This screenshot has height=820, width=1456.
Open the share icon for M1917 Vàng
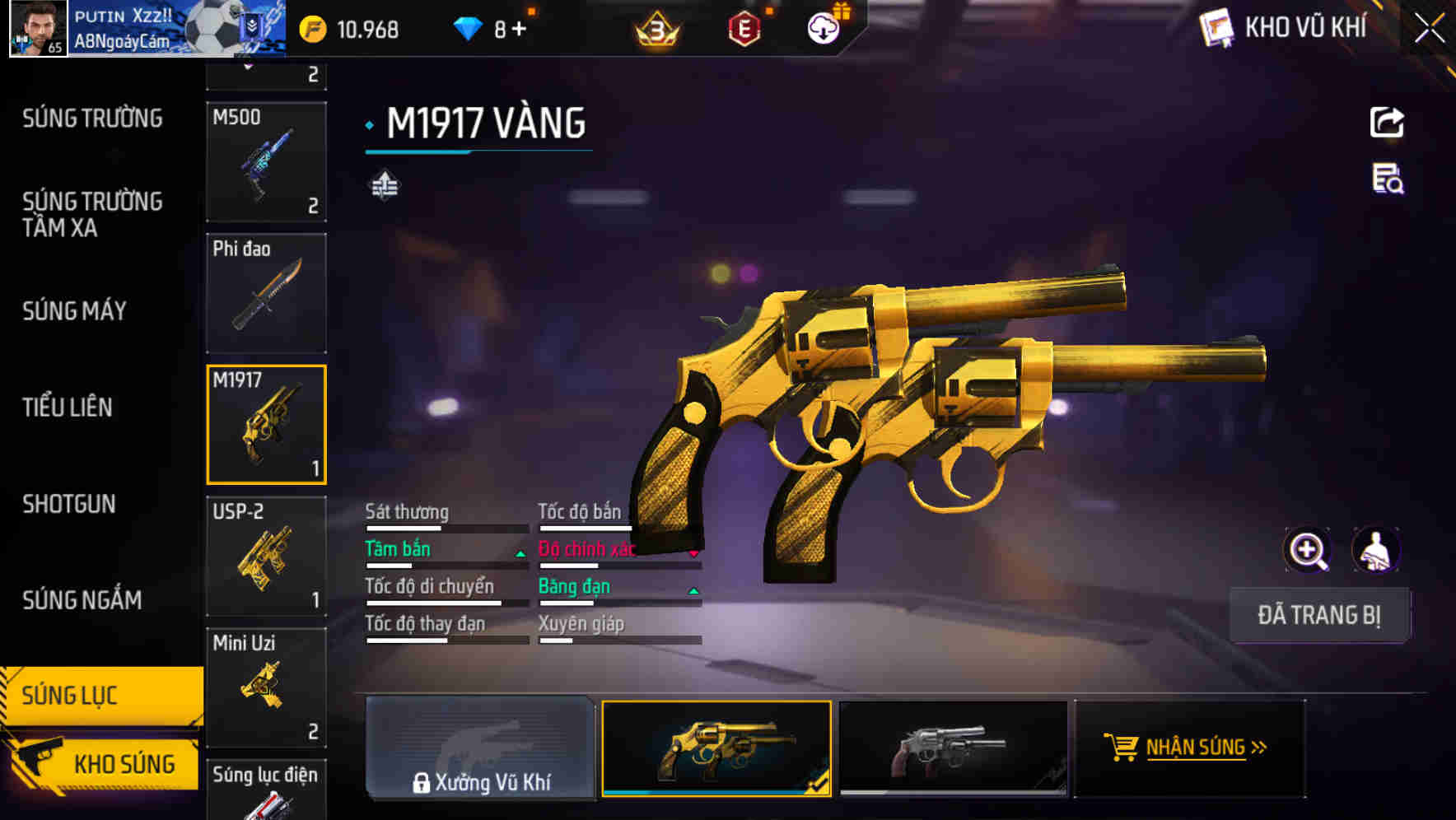pos(1388,122)
